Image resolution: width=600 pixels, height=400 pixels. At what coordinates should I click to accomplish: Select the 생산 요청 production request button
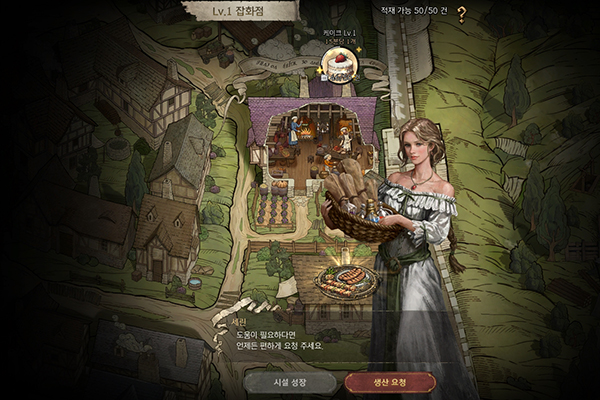pyautogui.click(x=390, y=381)
